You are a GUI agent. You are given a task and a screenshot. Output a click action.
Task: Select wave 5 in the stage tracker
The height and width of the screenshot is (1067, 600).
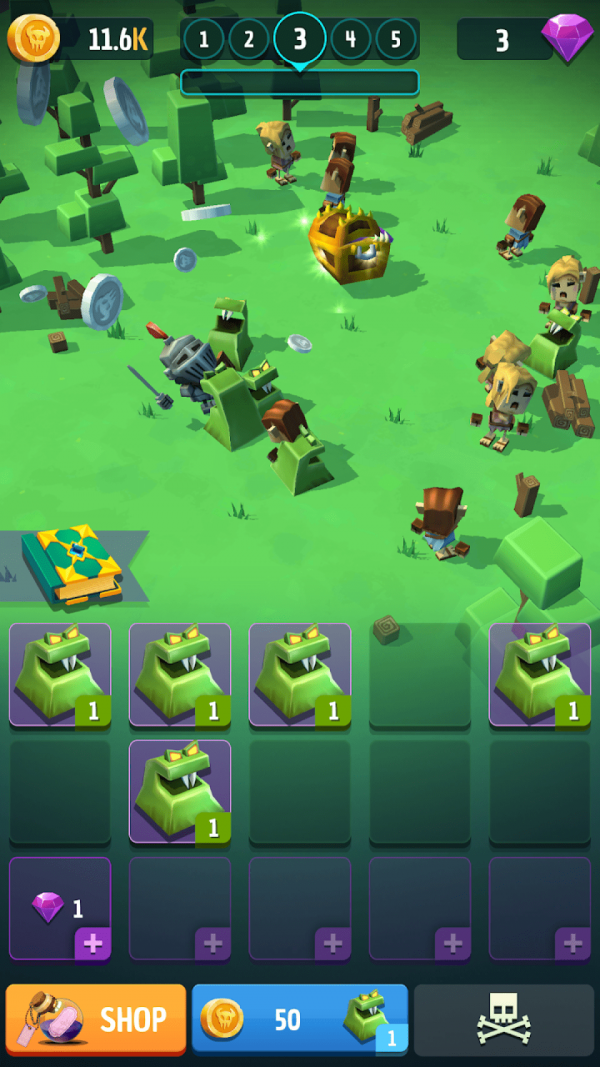(396, 40)
